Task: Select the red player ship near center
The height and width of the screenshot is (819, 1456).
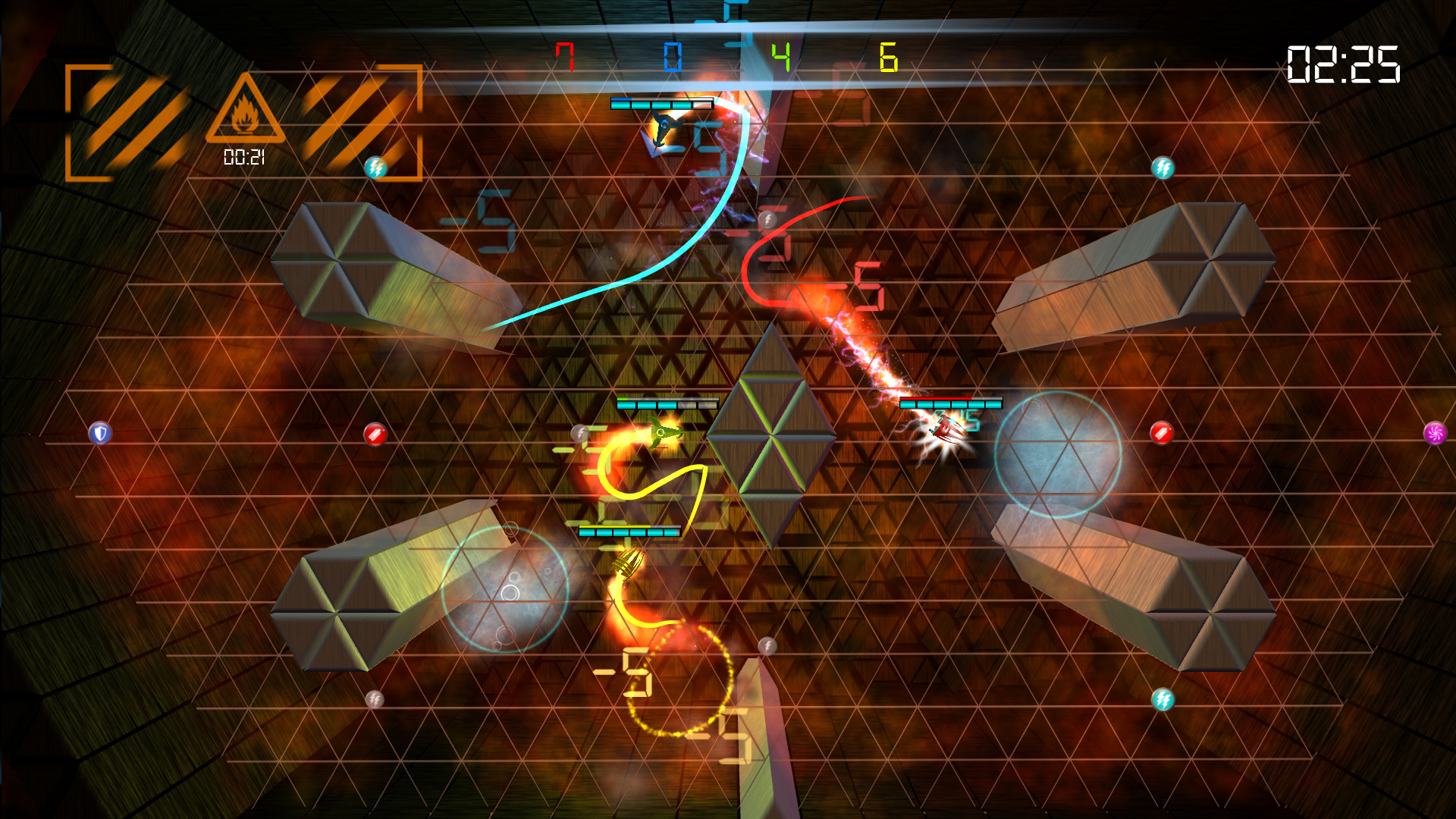Action: click(x=946, y=428)
